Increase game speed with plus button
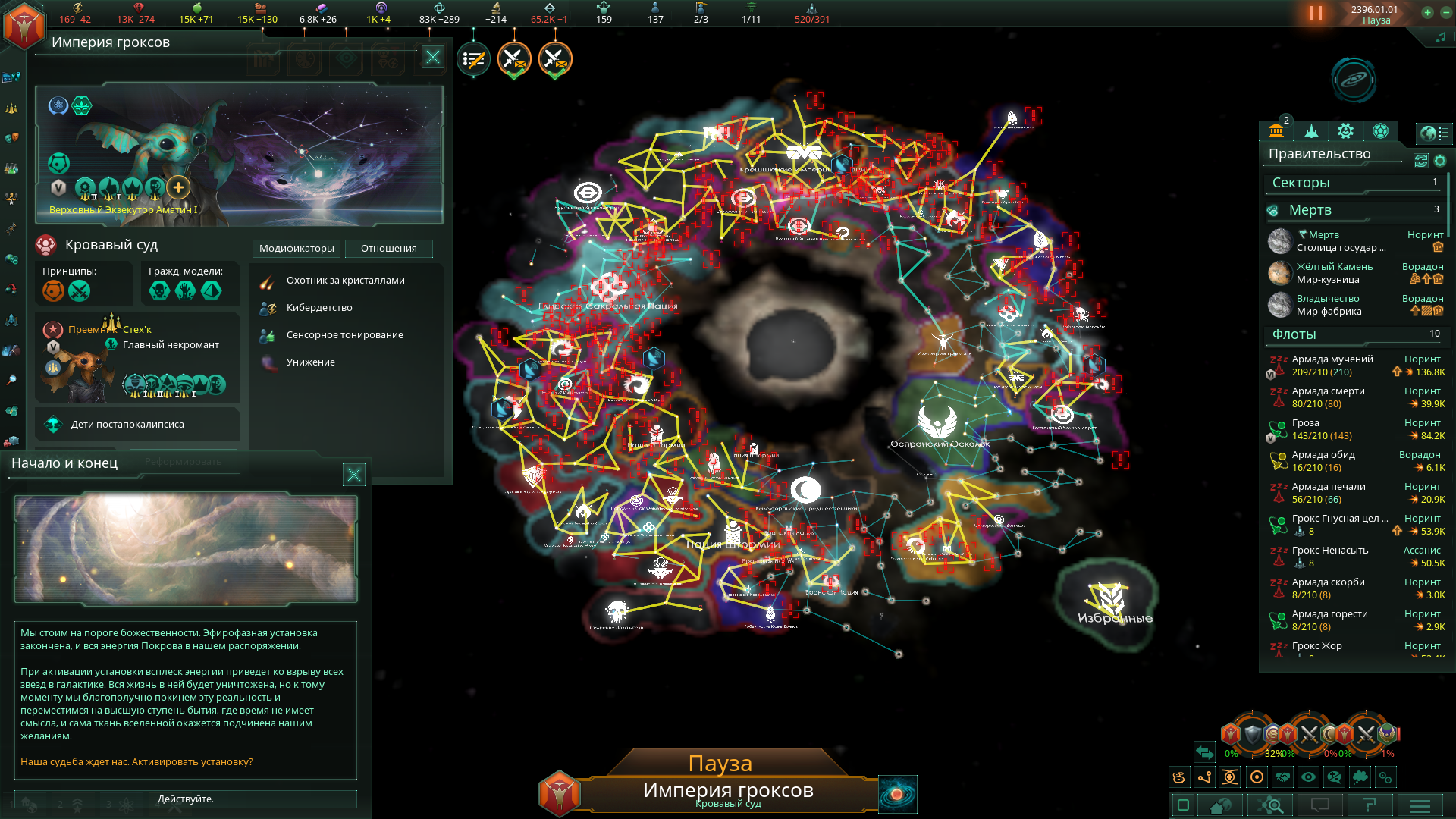This screenshot has height=819, width=1456. coord(1427,12)
